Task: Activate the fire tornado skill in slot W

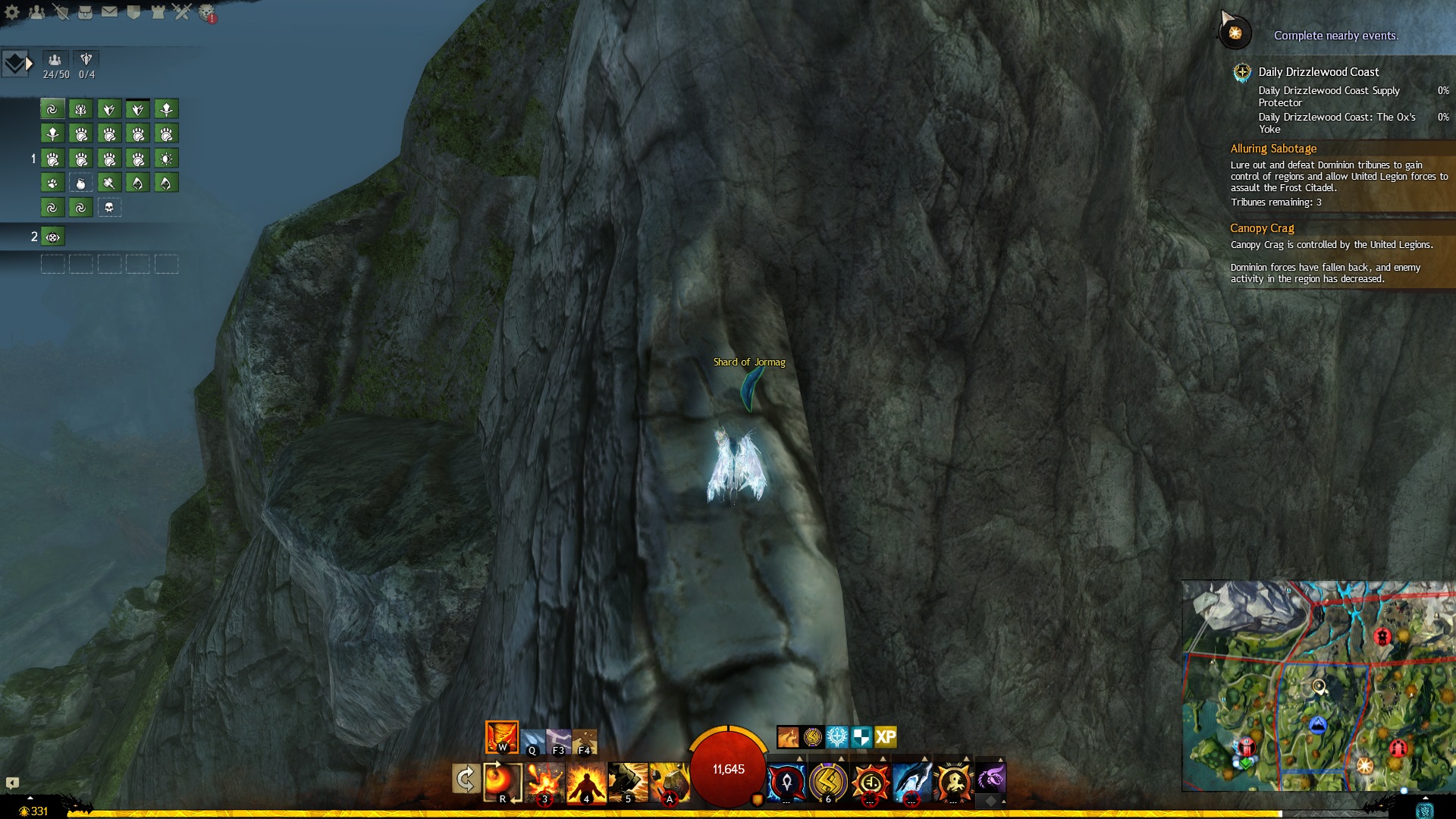Action: [x=502, y=737]
